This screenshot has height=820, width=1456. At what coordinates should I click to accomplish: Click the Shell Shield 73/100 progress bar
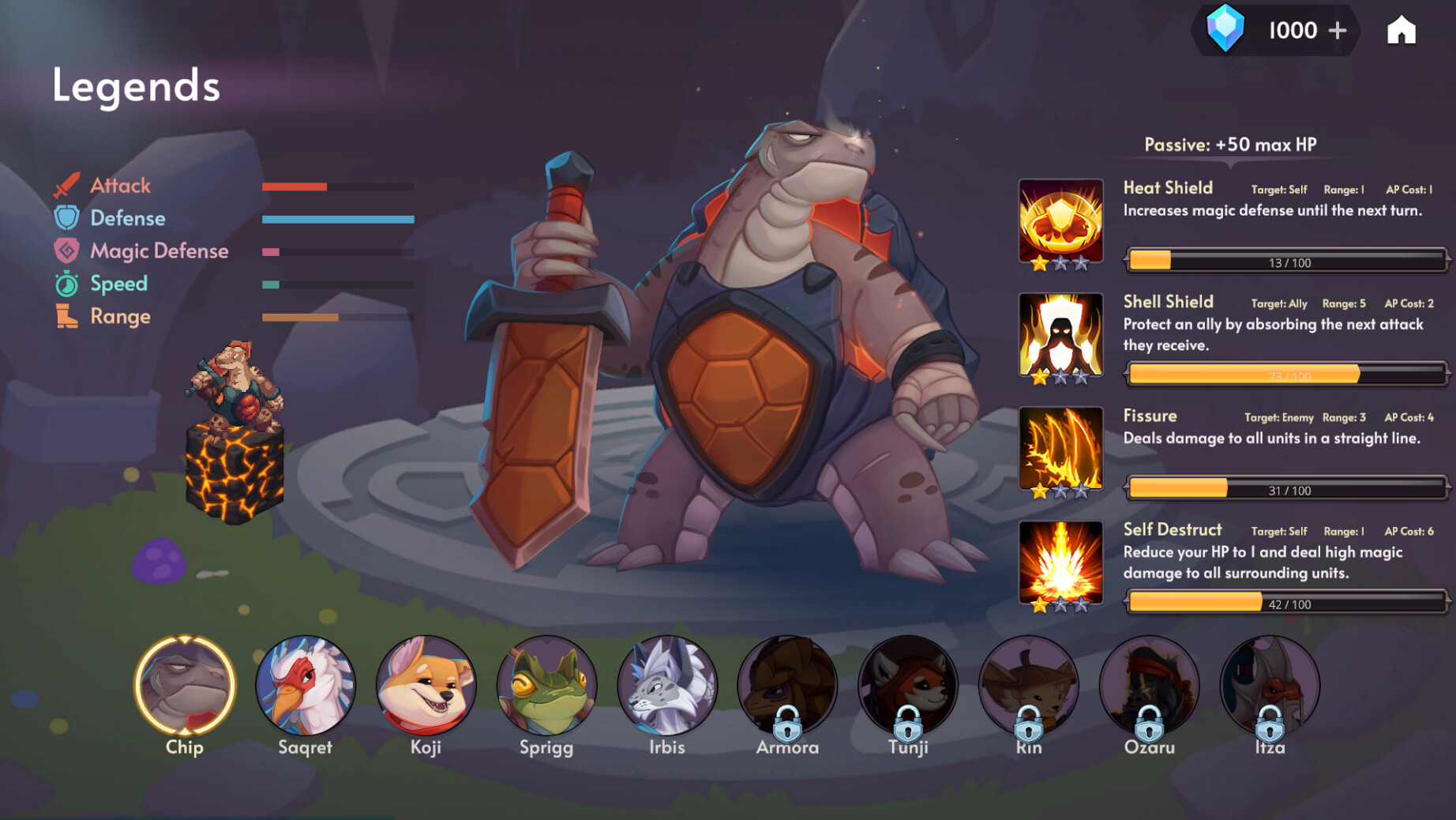point(1285,373)
